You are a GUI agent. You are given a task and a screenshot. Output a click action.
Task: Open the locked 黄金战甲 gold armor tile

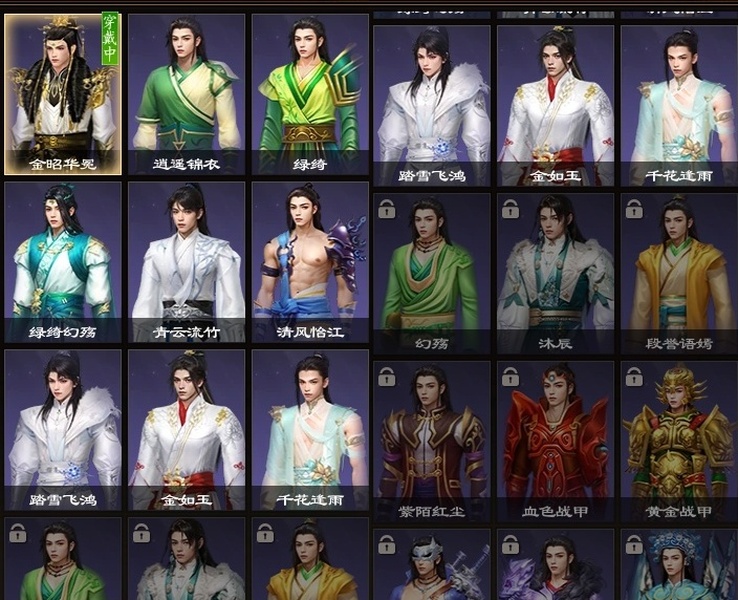(679, 441)
